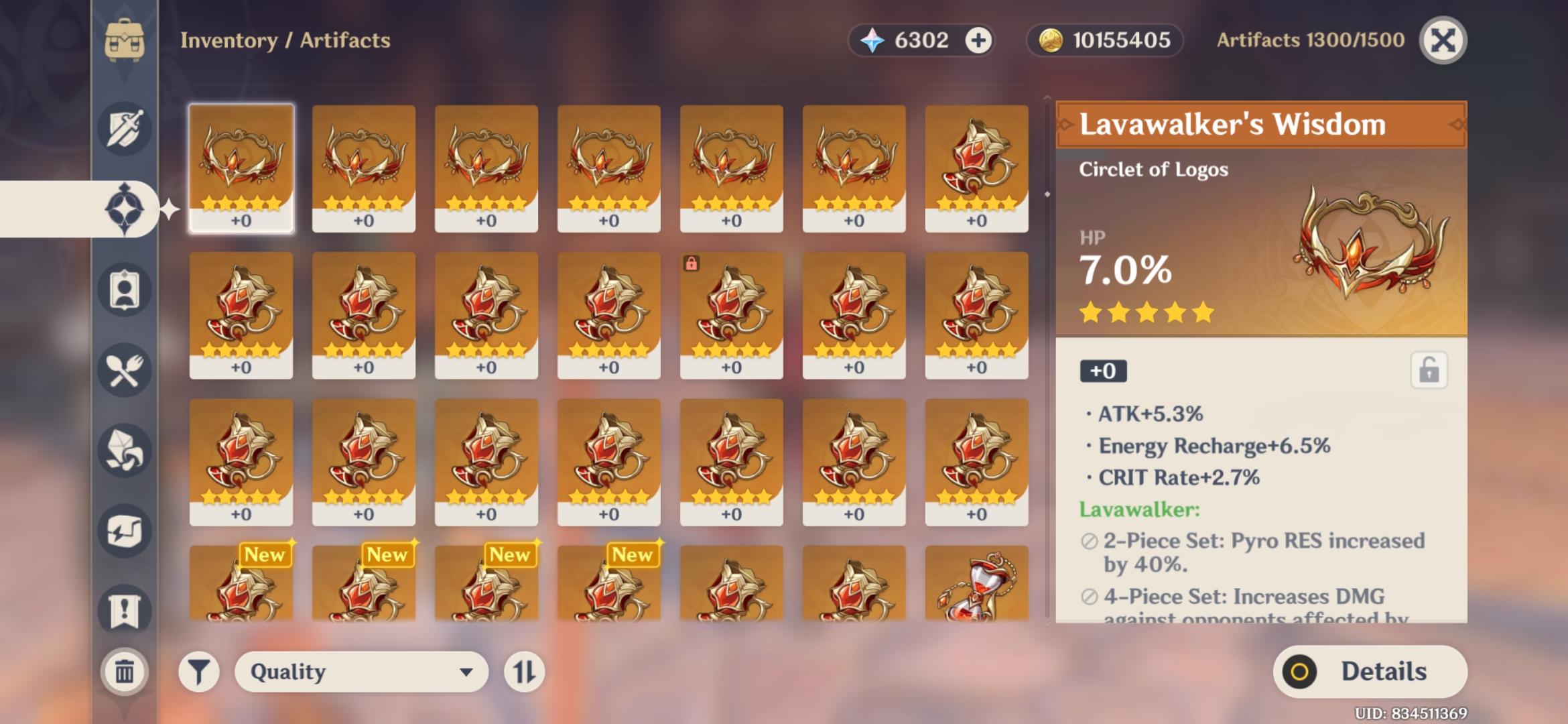1568x724 pixels.
Task: Open the Quality sorting dropdown
Action: pyautogui.click(x=361, y=671)
